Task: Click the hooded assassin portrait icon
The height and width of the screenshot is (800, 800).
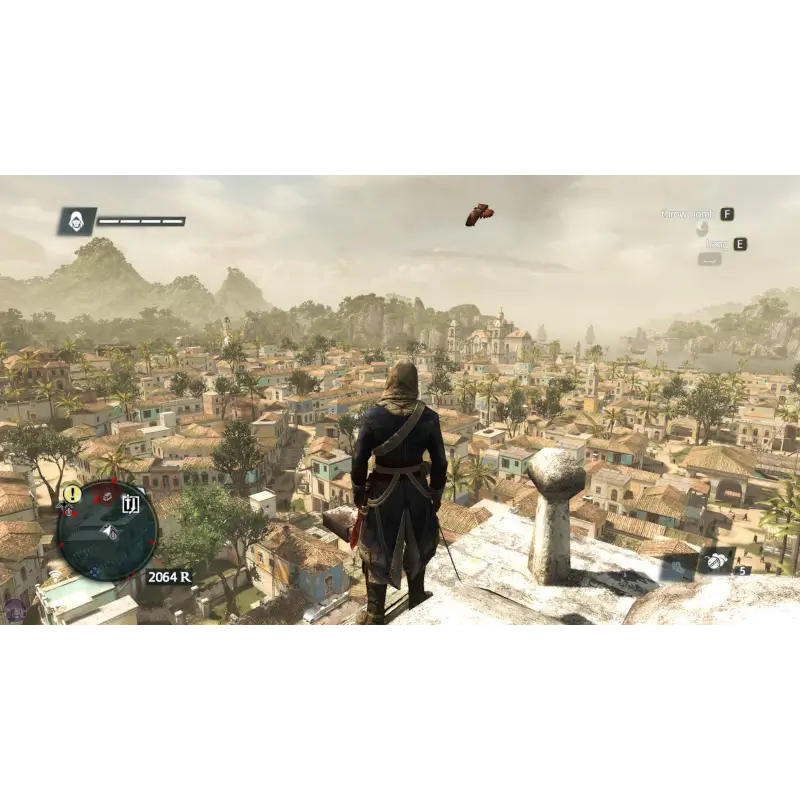Action: click(76, 221)
